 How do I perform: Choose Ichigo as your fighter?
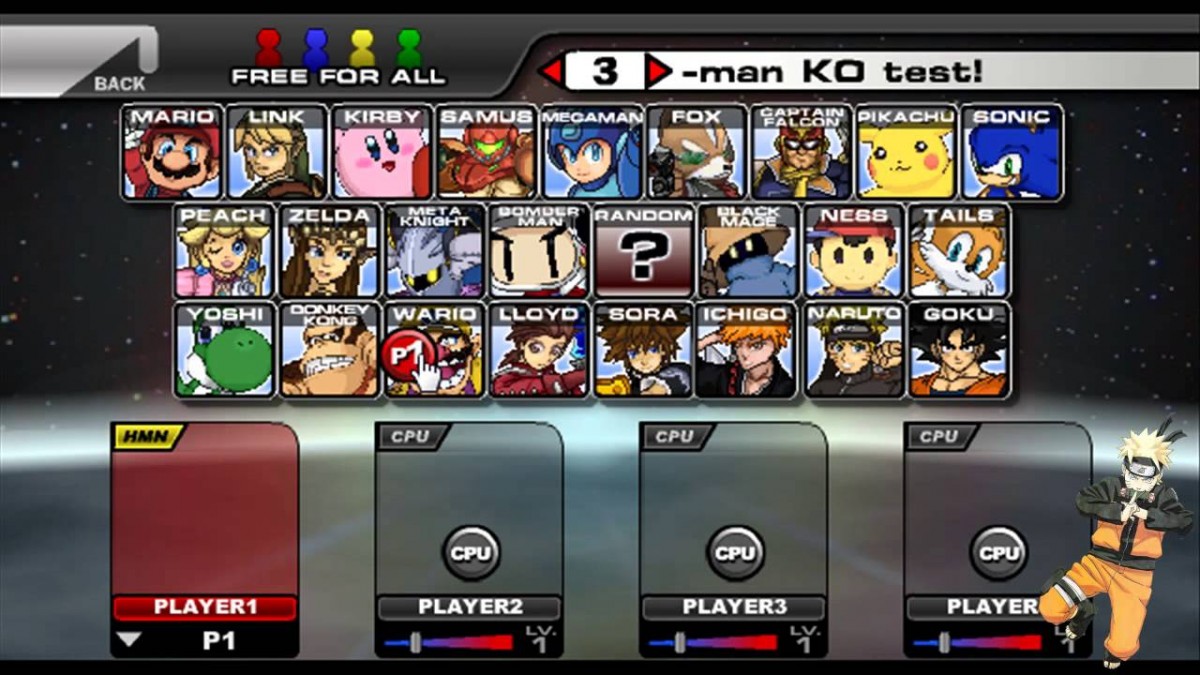pos(748,350)
